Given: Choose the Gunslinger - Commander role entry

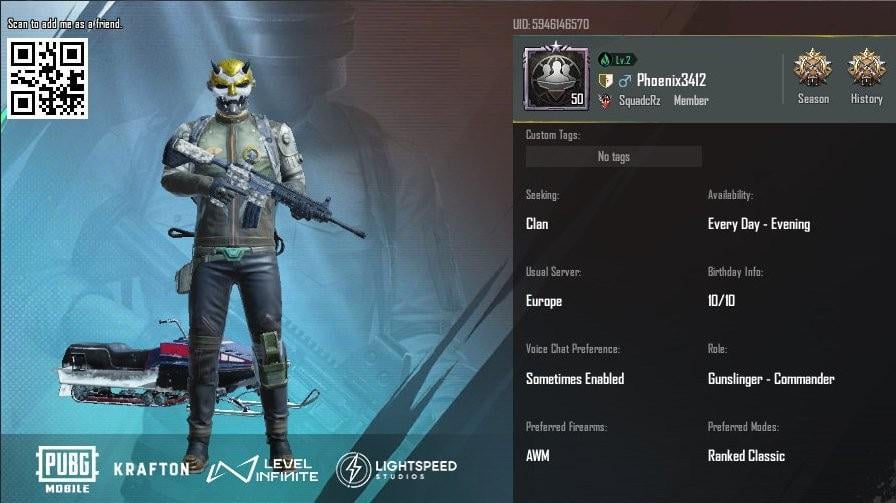Looking at the screenshot, I should pos(770,379).
